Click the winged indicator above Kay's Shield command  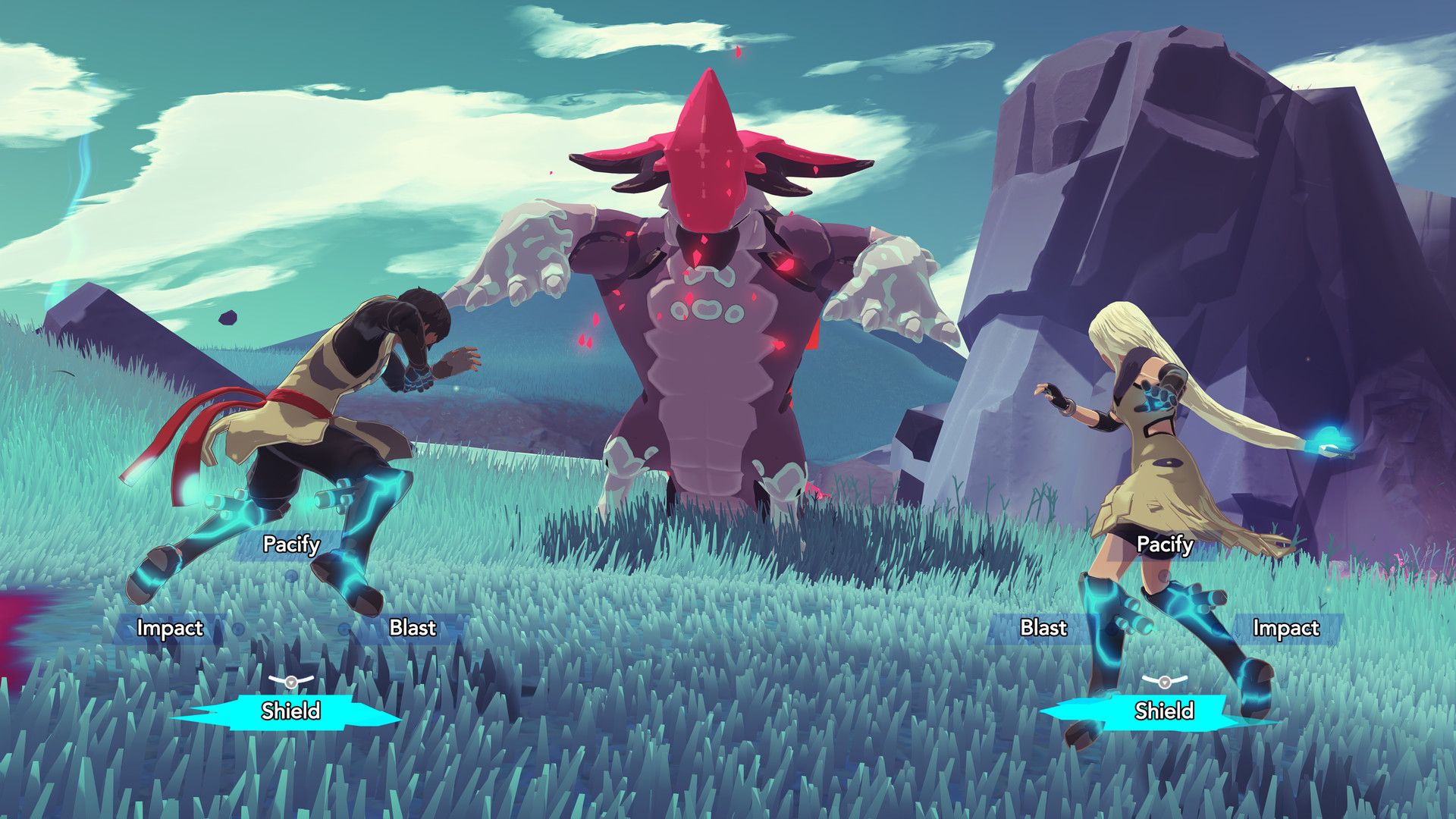click(x=290, y=681)
